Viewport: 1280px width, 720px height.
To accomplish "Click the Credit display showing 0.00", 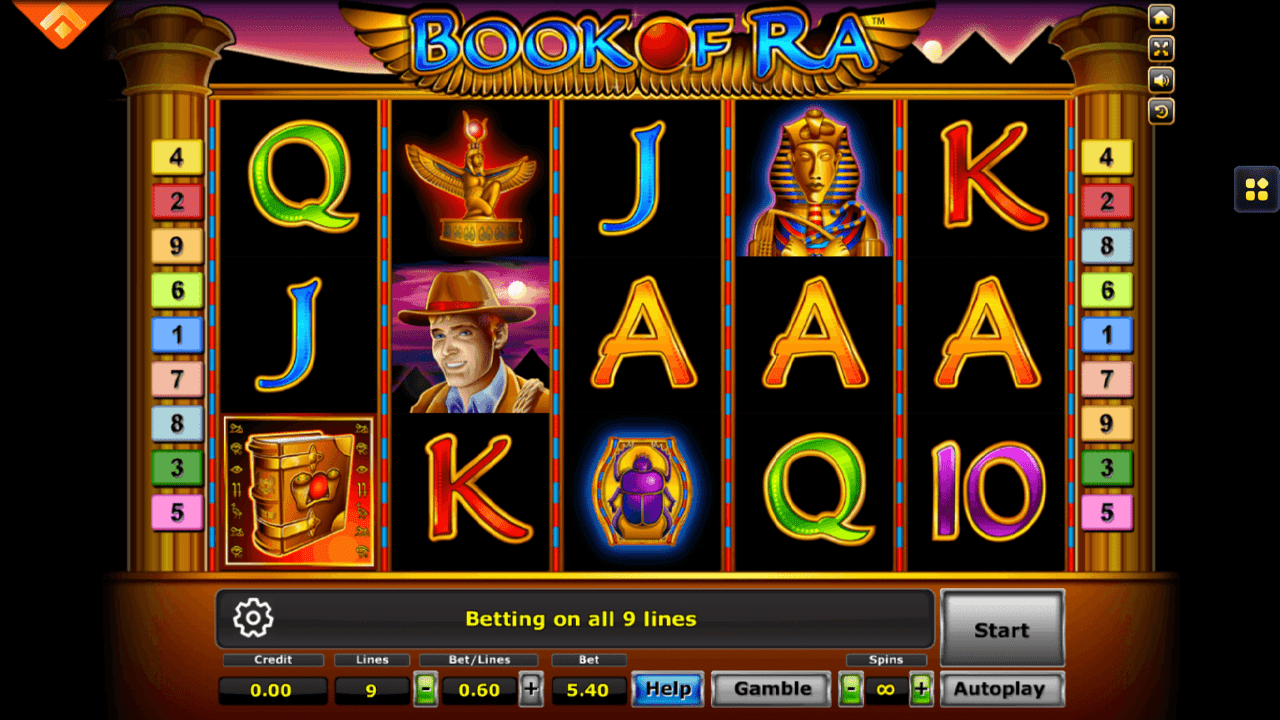I will [272, 689].
